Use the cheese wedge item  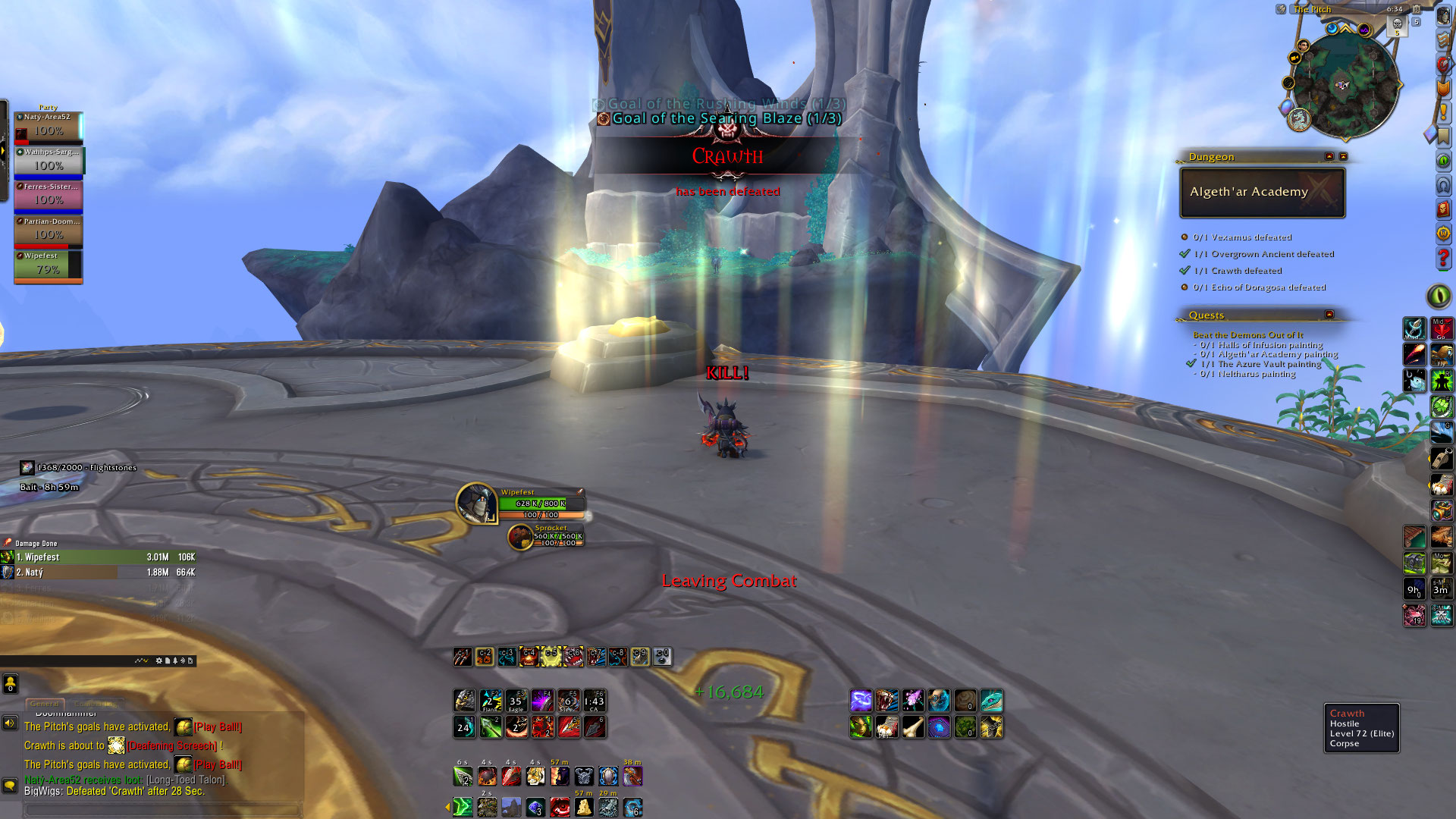584,808
